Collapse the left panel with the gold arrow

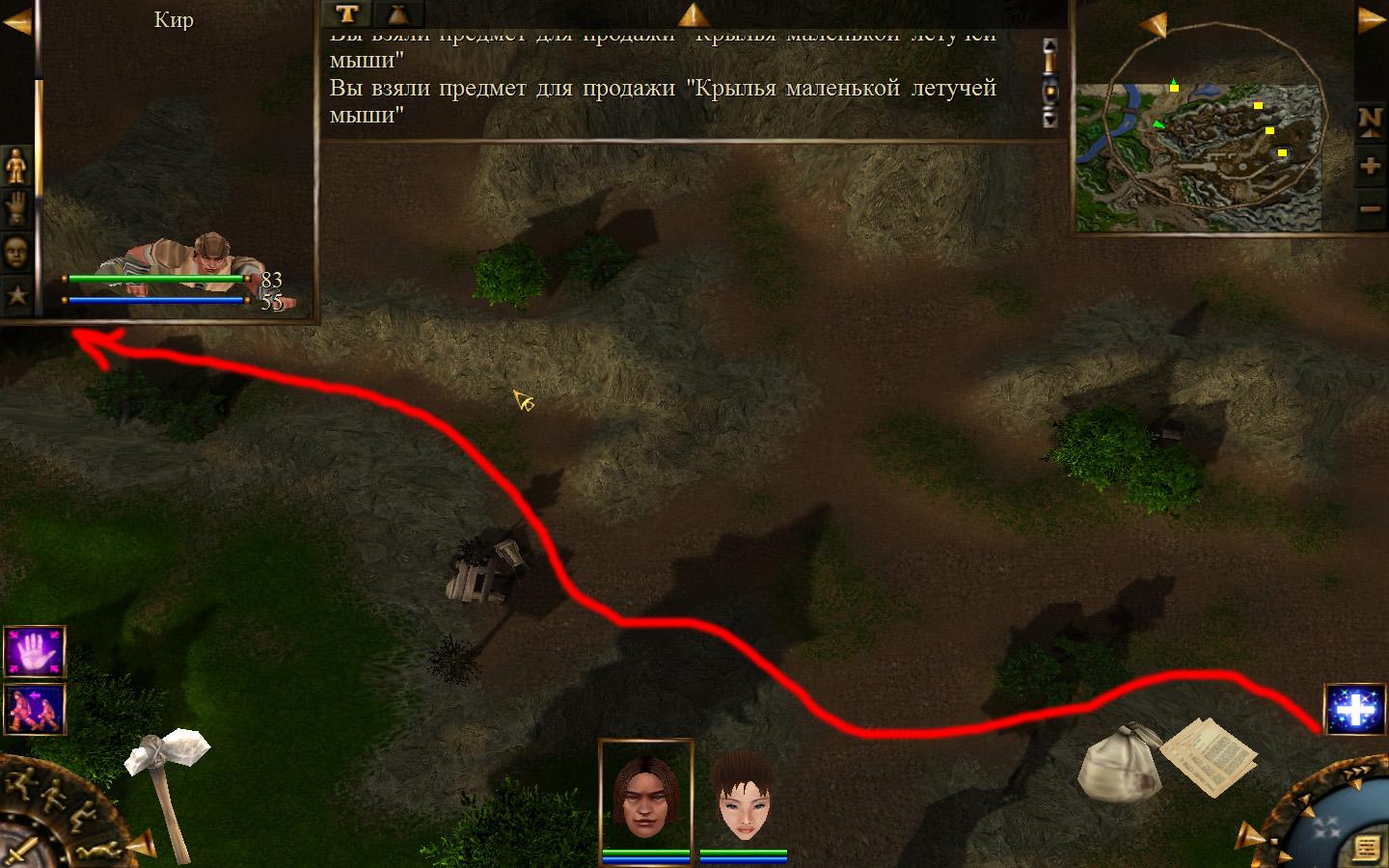click(17, 20)
